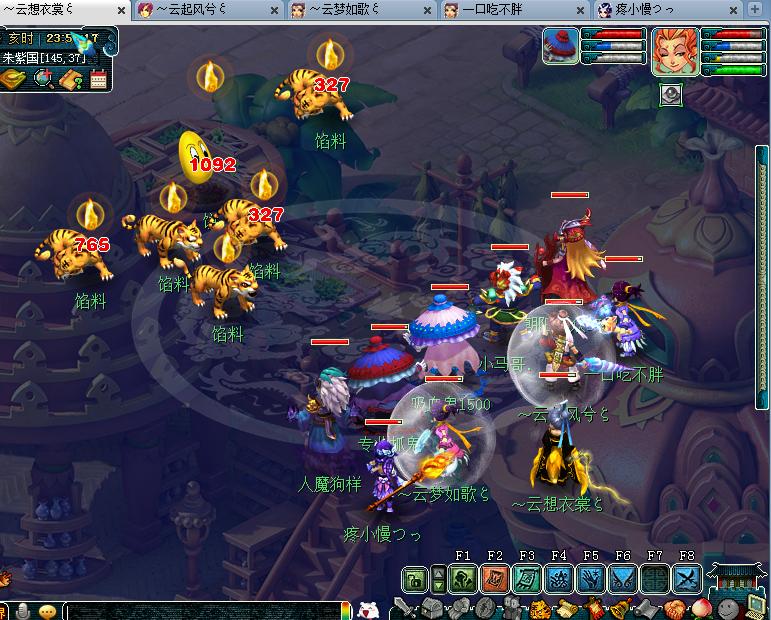The height and width of the screenshot is (620, 771).
Task: Open the treasure chest inventory icon
Action: [431, 607]
